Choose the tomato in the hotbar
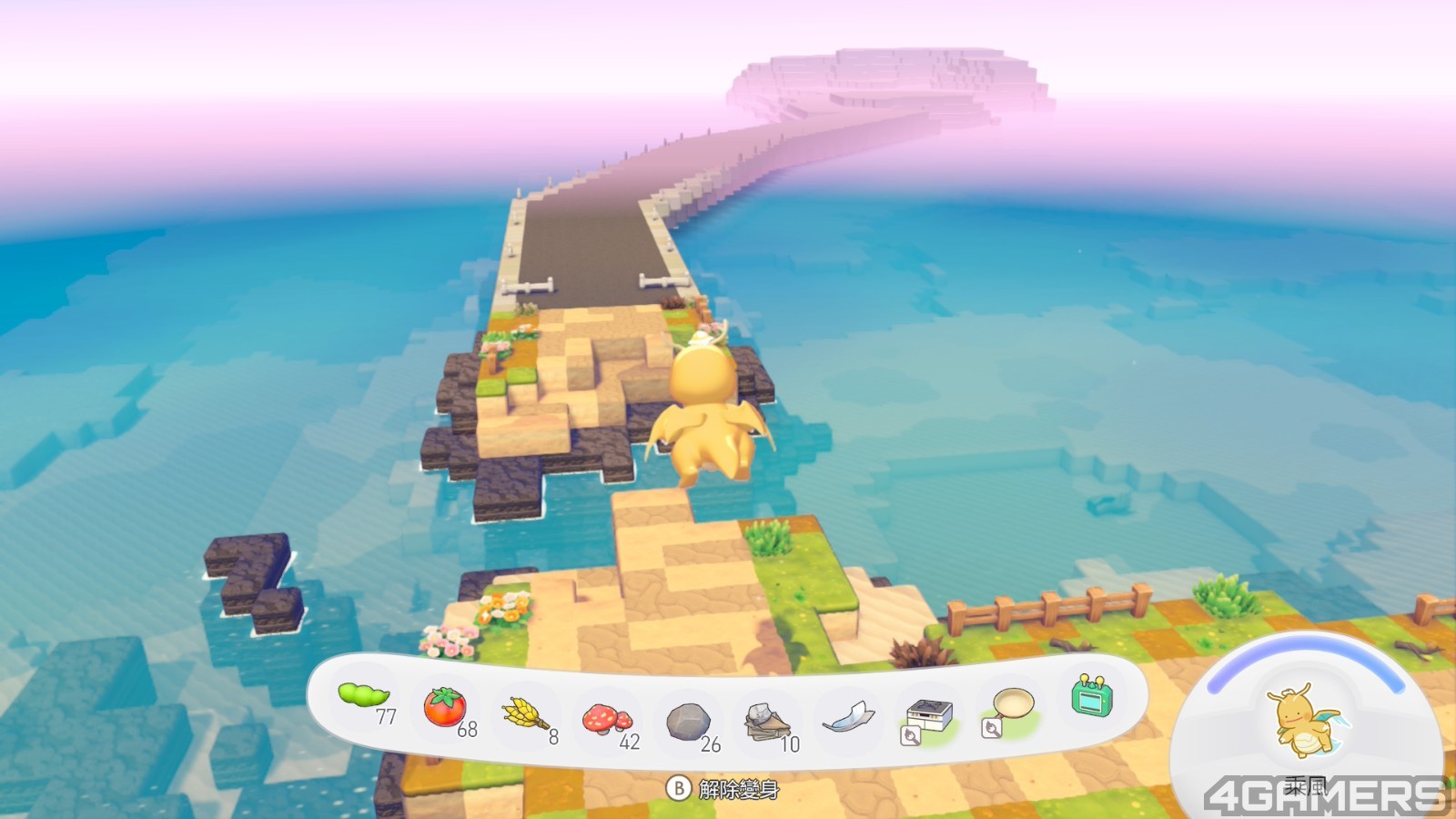Viewport: 1456px width, 819px height. (445, 707)
